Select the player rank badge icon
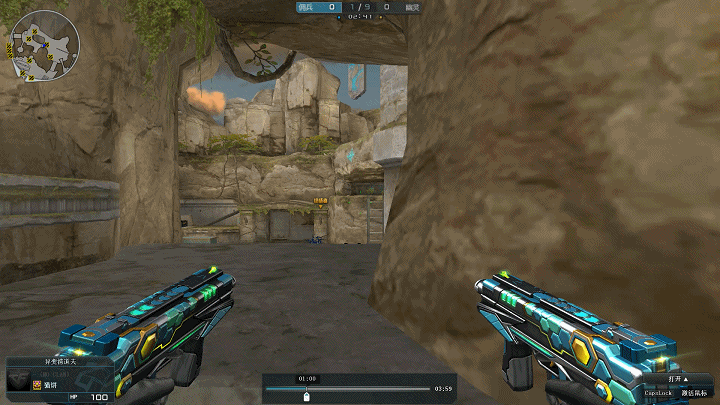This screenshot has width=720, height=405. point(37,384)
